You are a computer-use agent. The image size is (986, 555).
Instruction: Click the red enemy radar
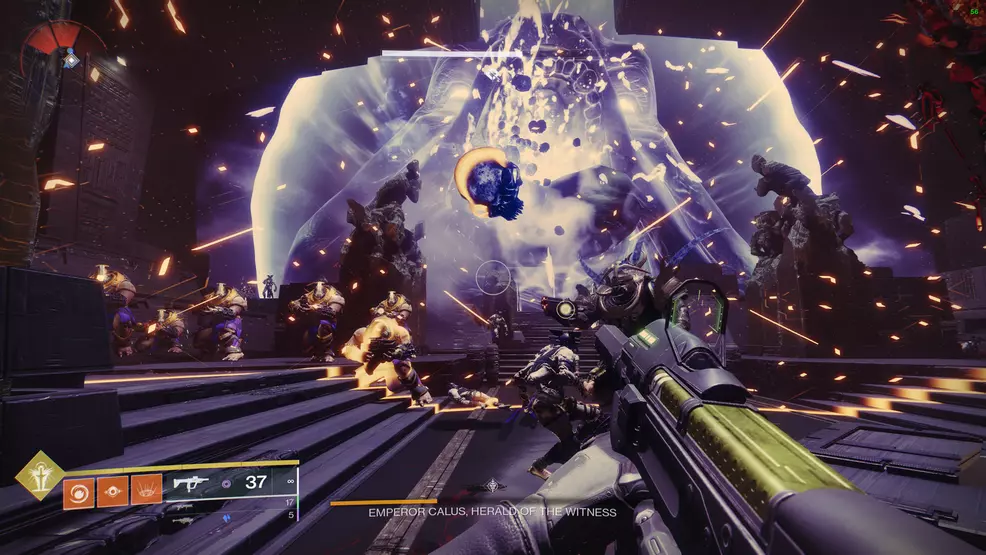(65, 45)
